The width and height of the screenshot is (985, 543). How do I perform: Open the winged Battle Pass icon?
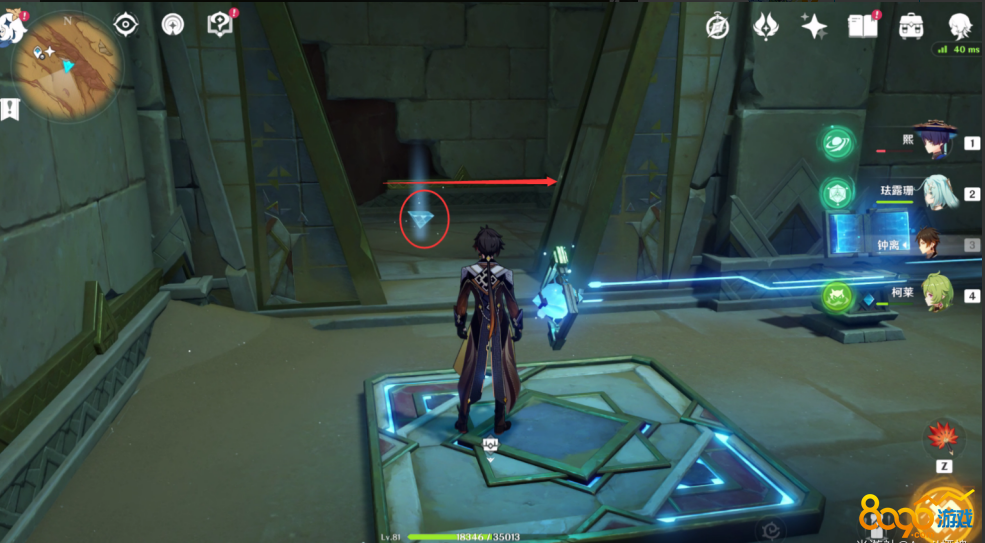click(765, 25)
